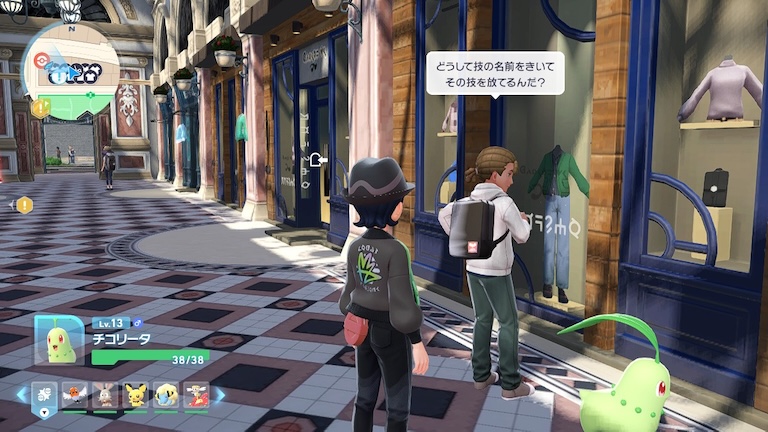Viewport: 768px width, 432px height.
Task: Choose Fletchling in the party bar
Action: [x=75, y=395]
